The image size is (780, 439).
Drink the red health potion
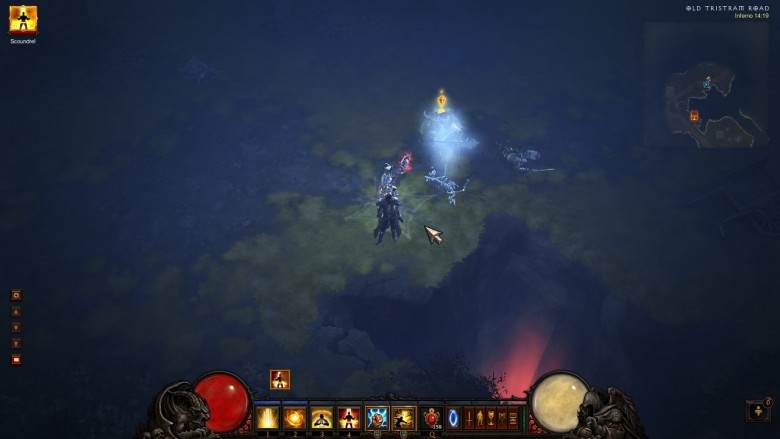(x=431, y=416)
